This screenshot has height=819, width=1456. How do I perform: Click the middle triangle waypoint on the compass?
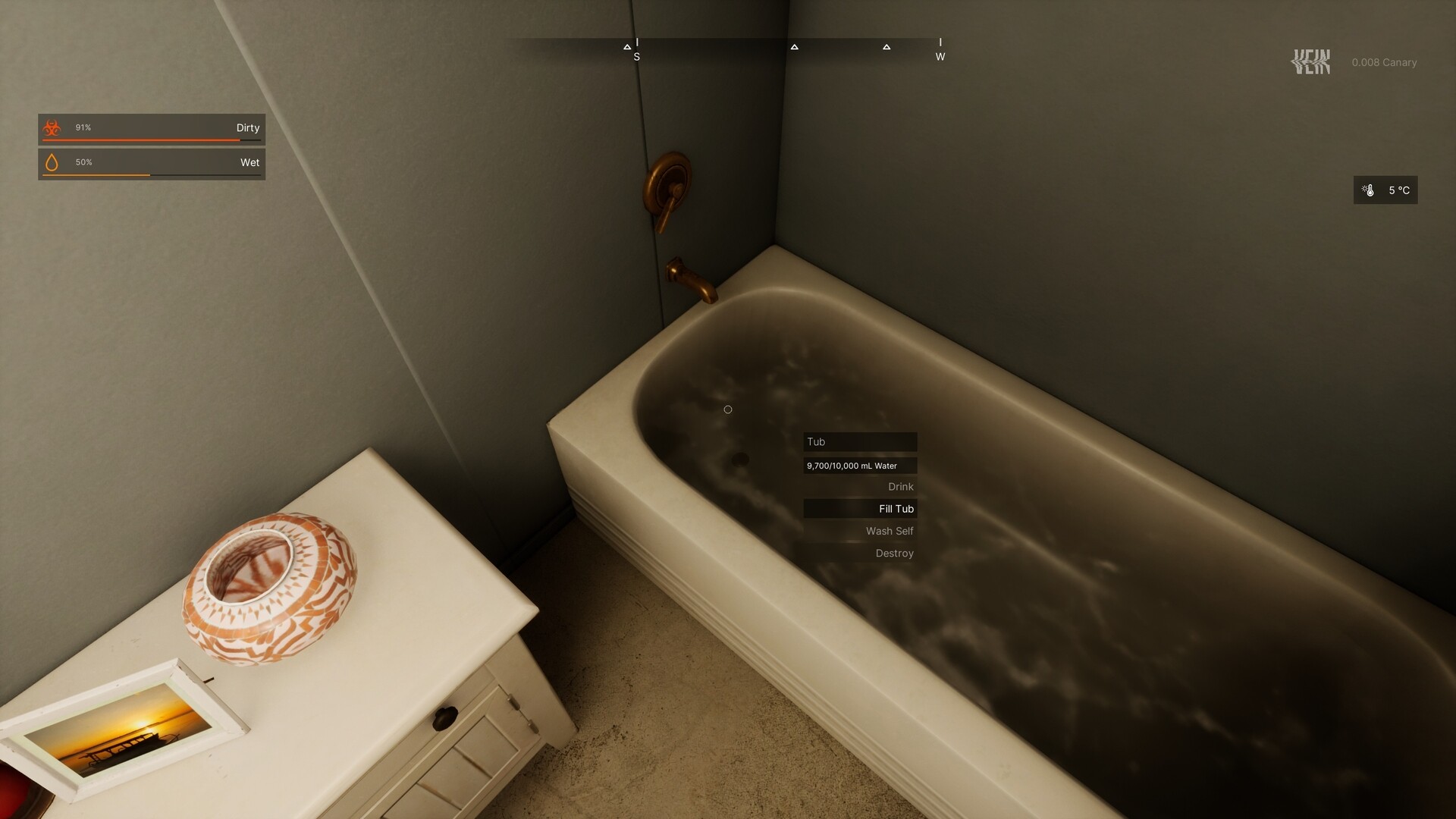pyautogui.click(x=794, y=47)
